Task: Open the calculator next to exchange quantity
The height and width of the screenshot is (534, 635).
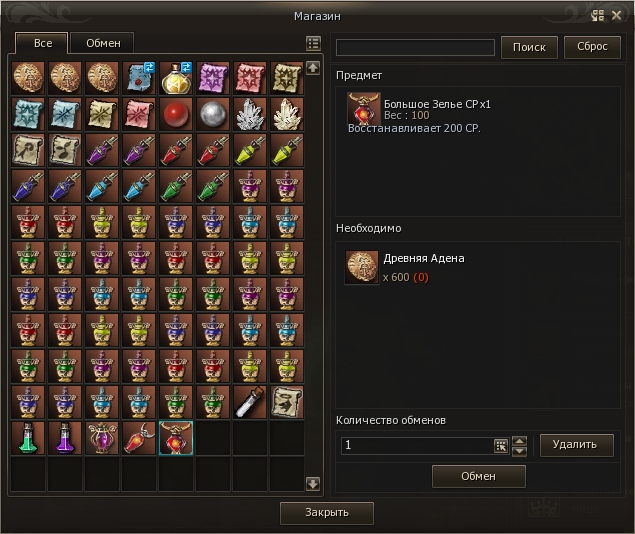Action: [501, 445]
